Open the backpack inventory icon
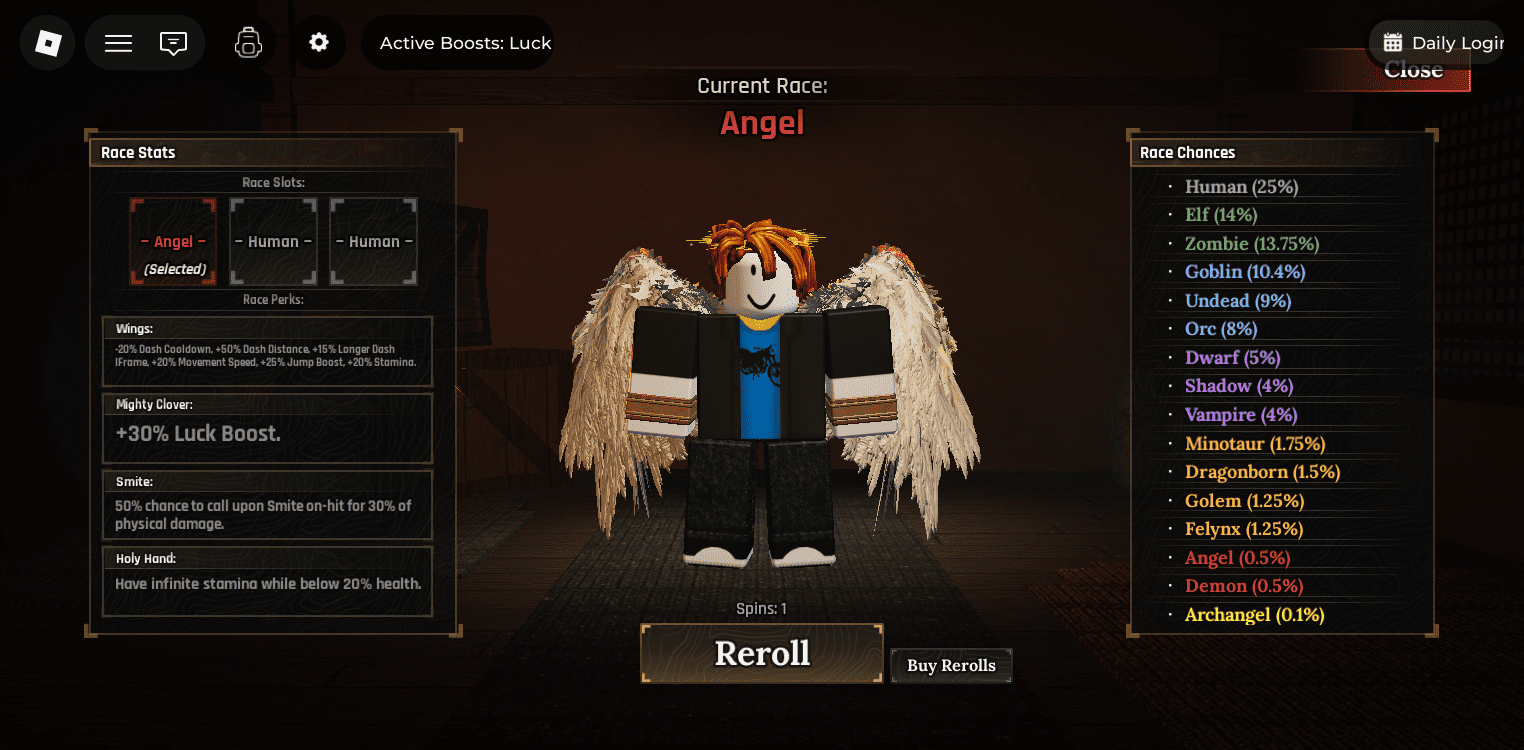This screenshot has height=750, width=1524. (246, 42)
